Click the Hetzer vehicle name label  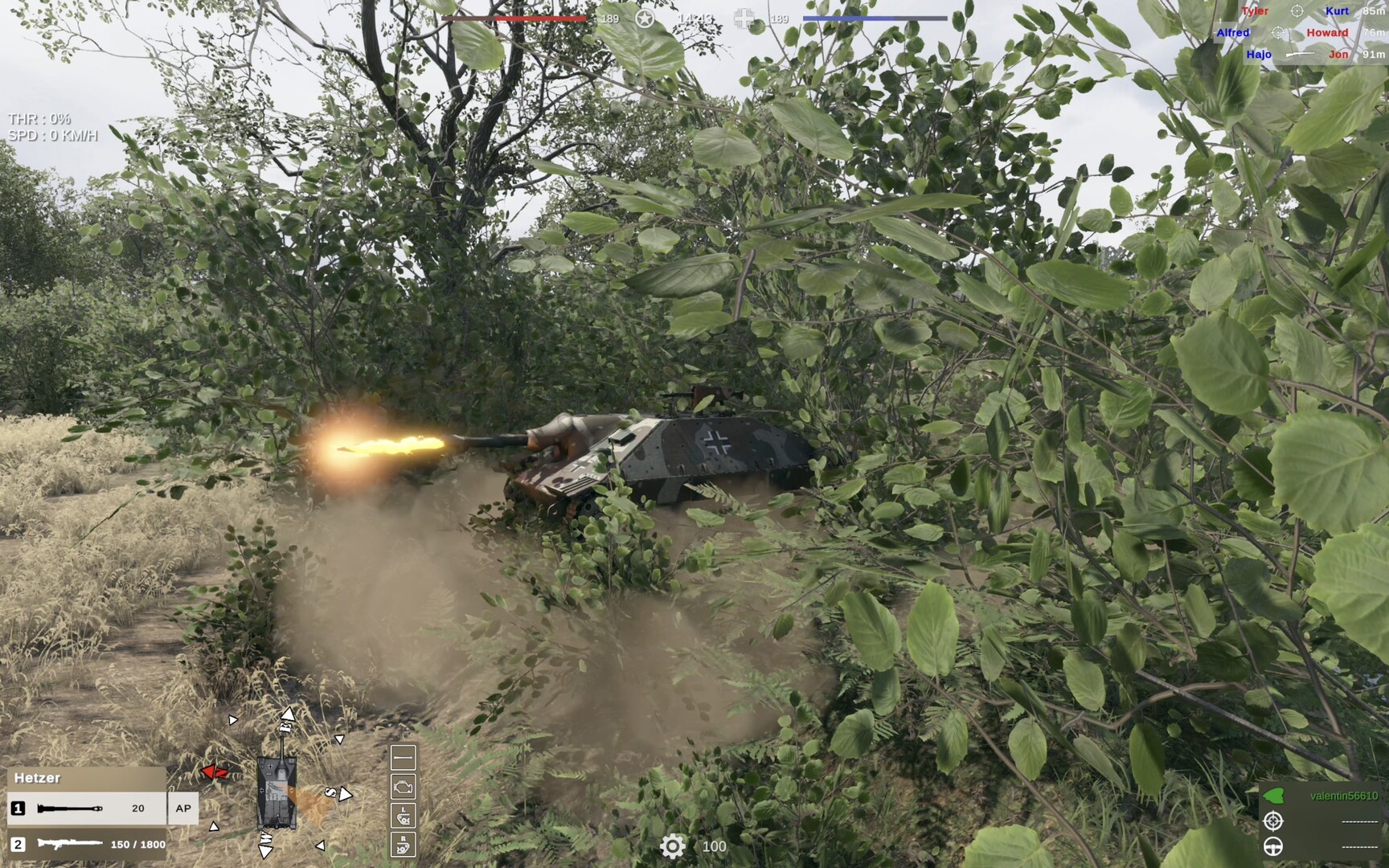pyautogui.click(x=37, y=778)
